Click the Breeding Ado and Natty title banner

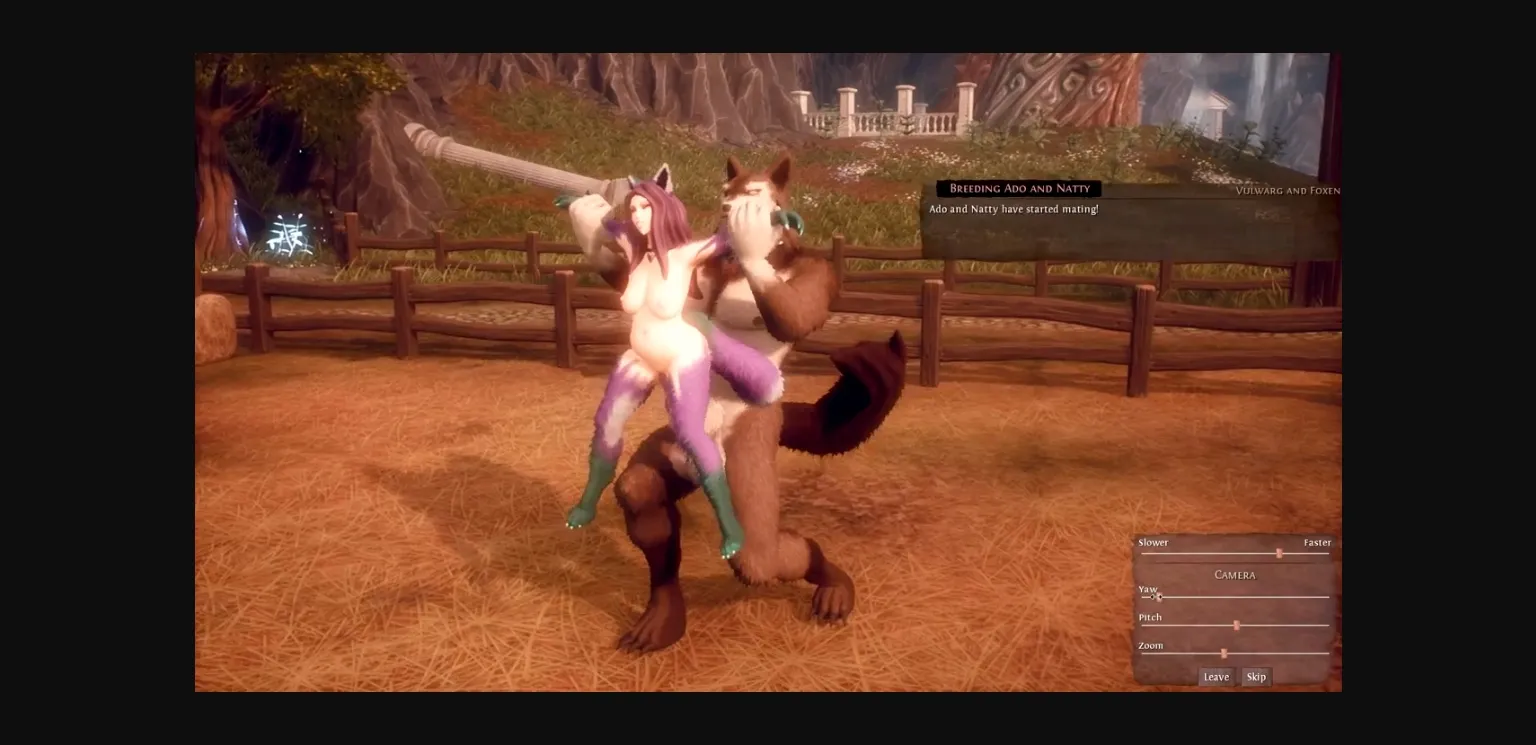pyautogui.click(x=1018, y=188)
